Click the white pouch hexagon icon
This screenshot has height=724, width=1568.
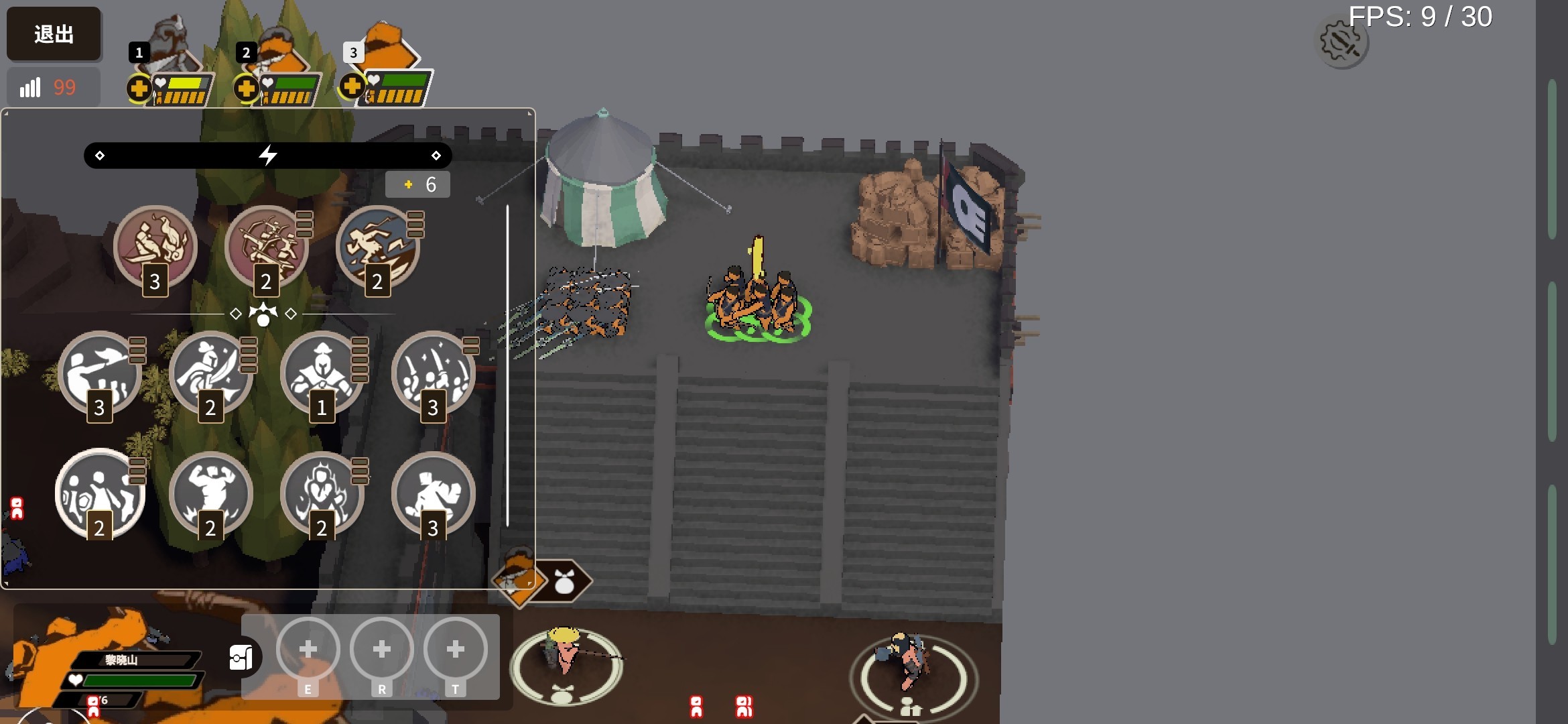tap(564, 582)
